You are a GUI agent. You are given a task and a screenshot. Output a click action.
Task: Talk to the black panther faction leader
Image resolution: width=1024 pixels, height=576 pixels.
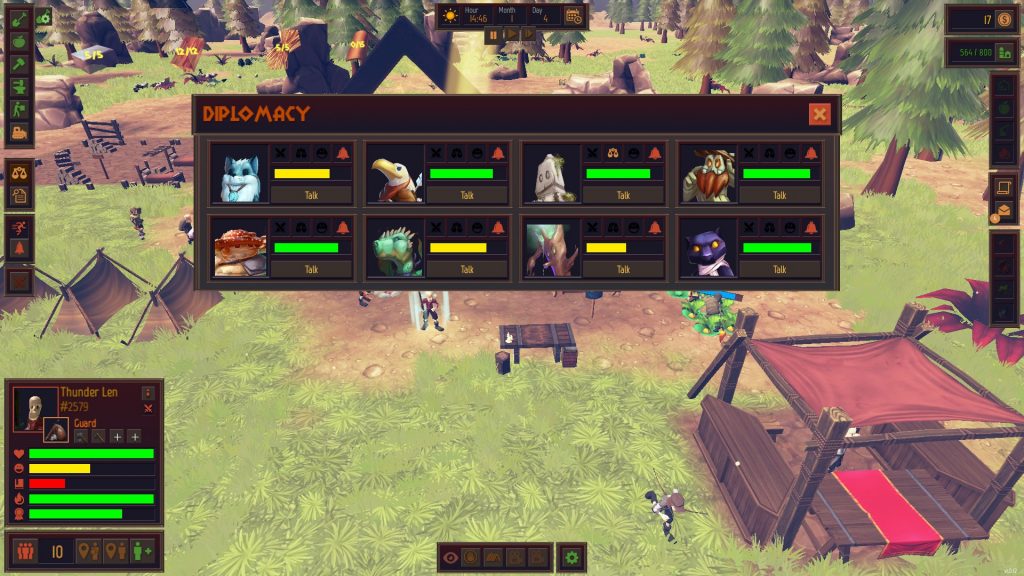(x=779, y=269)
